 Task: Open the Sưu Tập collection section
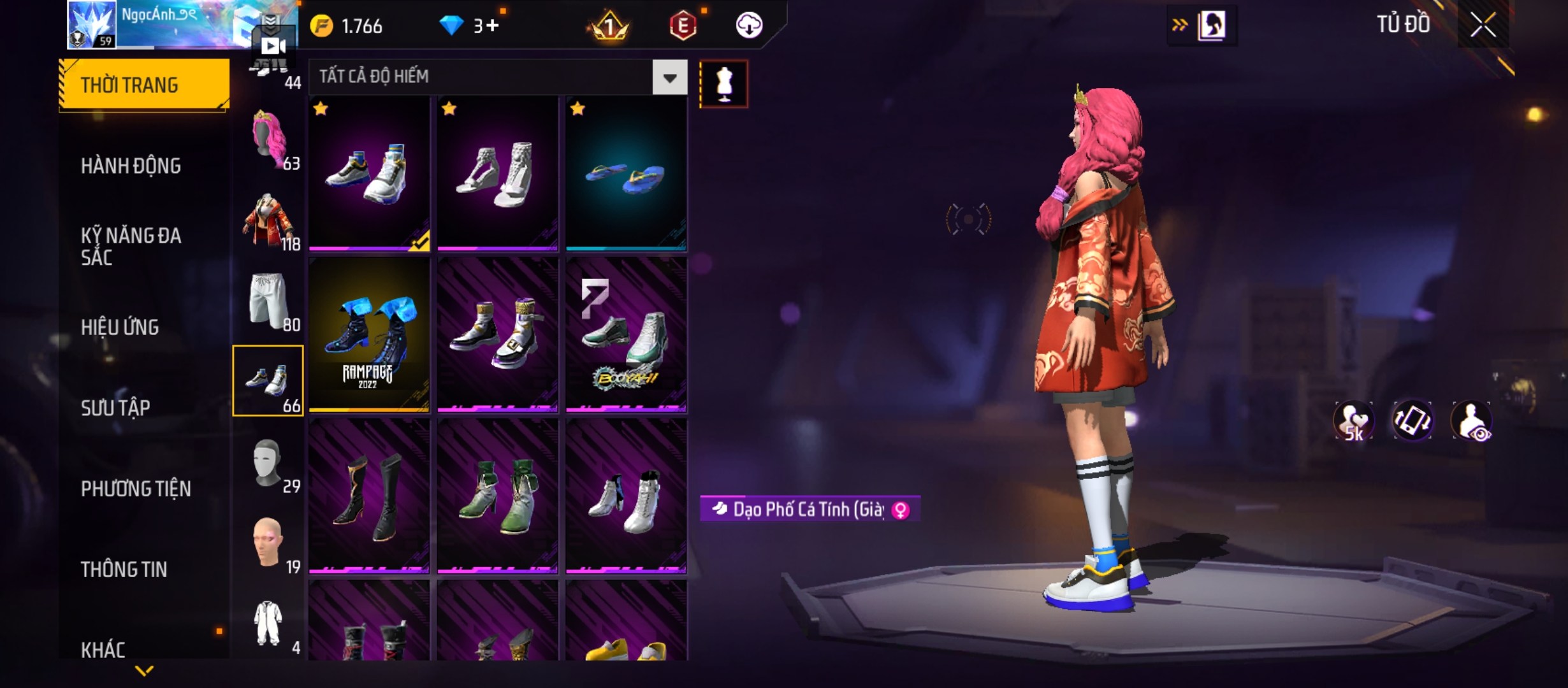pyautogui.click(x=115, y=408)
